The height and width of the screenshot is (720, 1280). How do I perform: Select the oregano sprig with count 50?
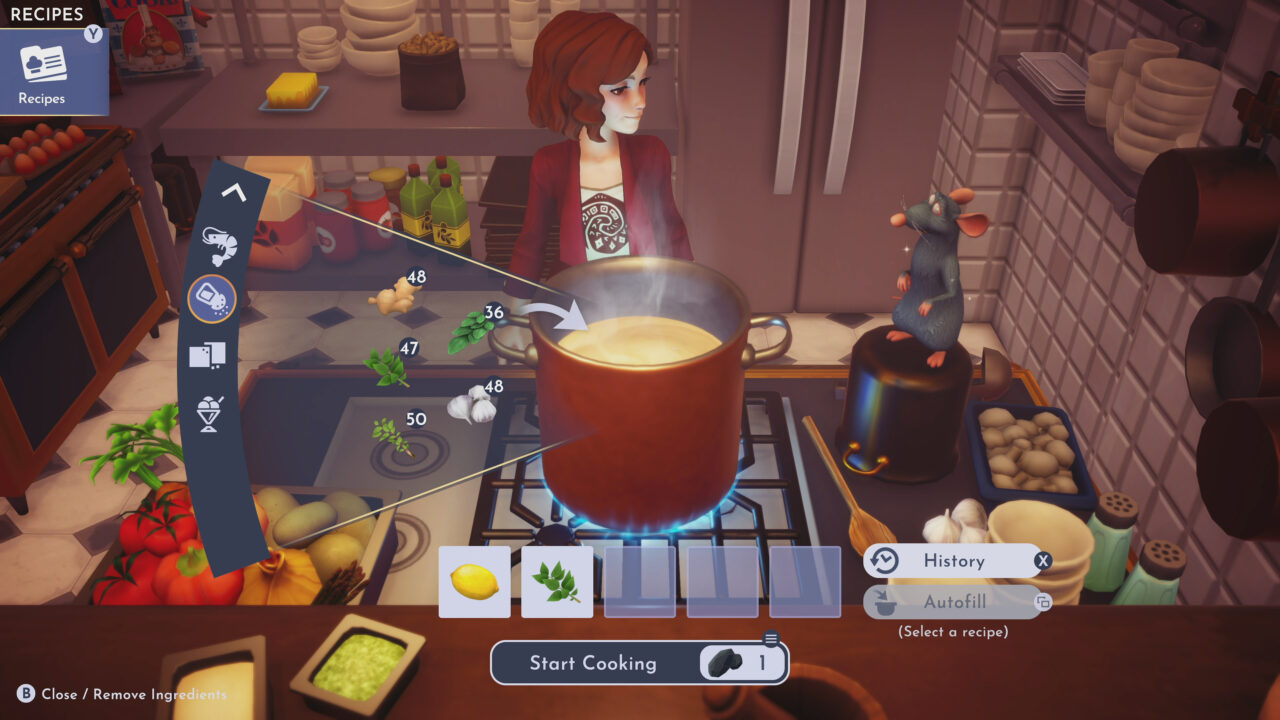[x=391, y=435]
